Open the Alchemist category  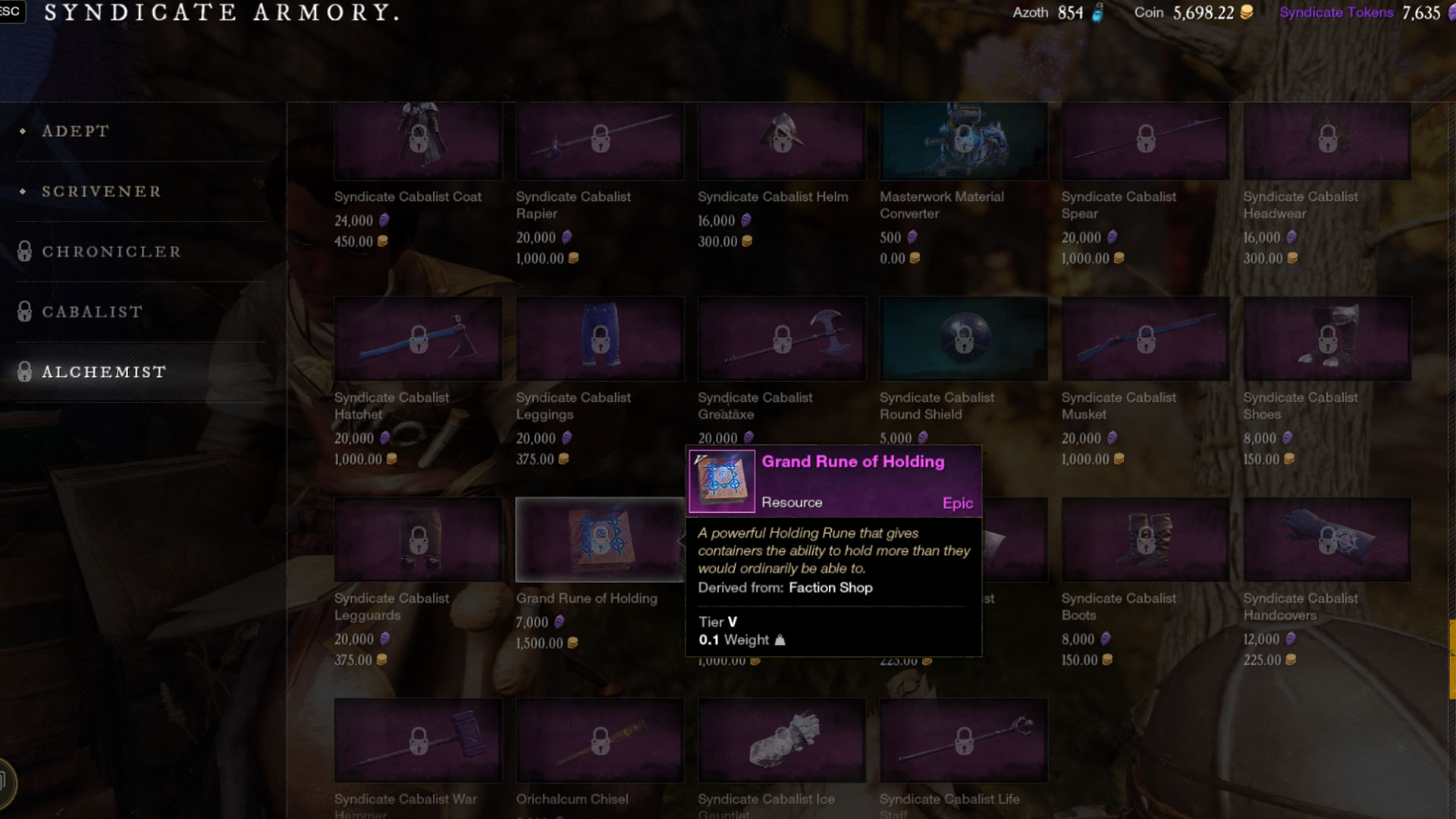click(104, 372)
